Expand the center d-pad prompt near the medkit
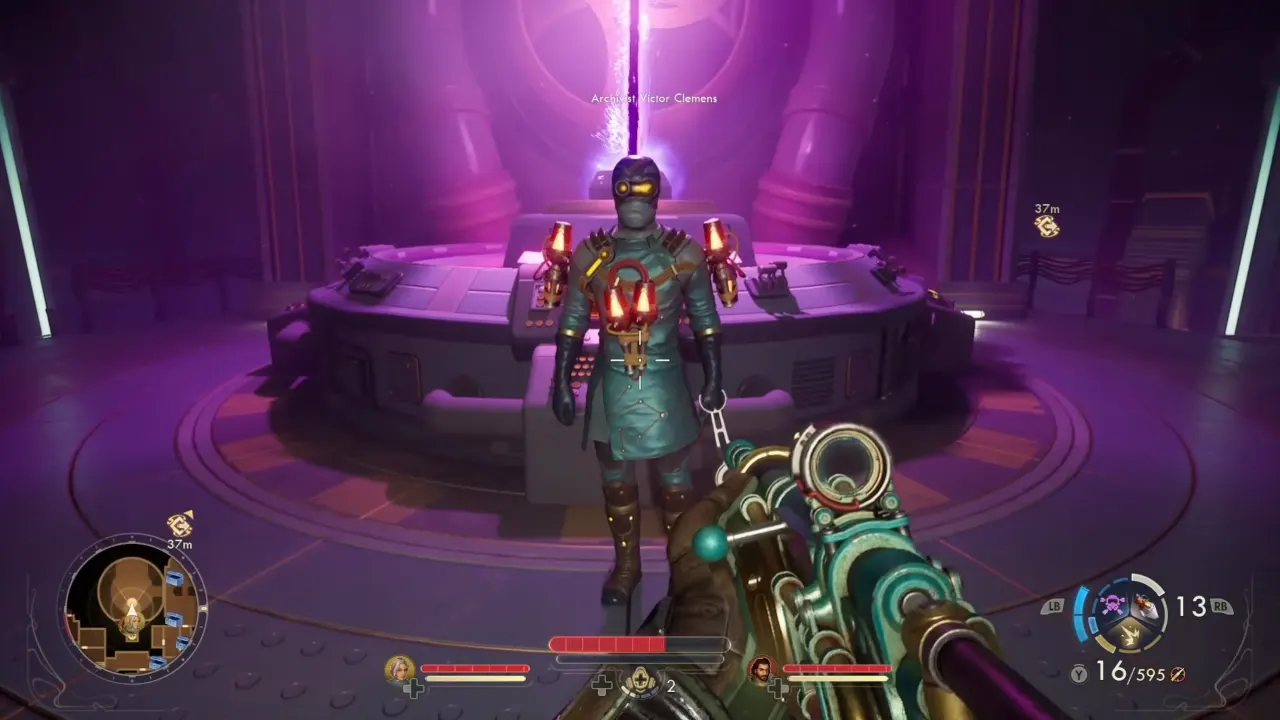Screen dimensions: 1280x720 601,686
